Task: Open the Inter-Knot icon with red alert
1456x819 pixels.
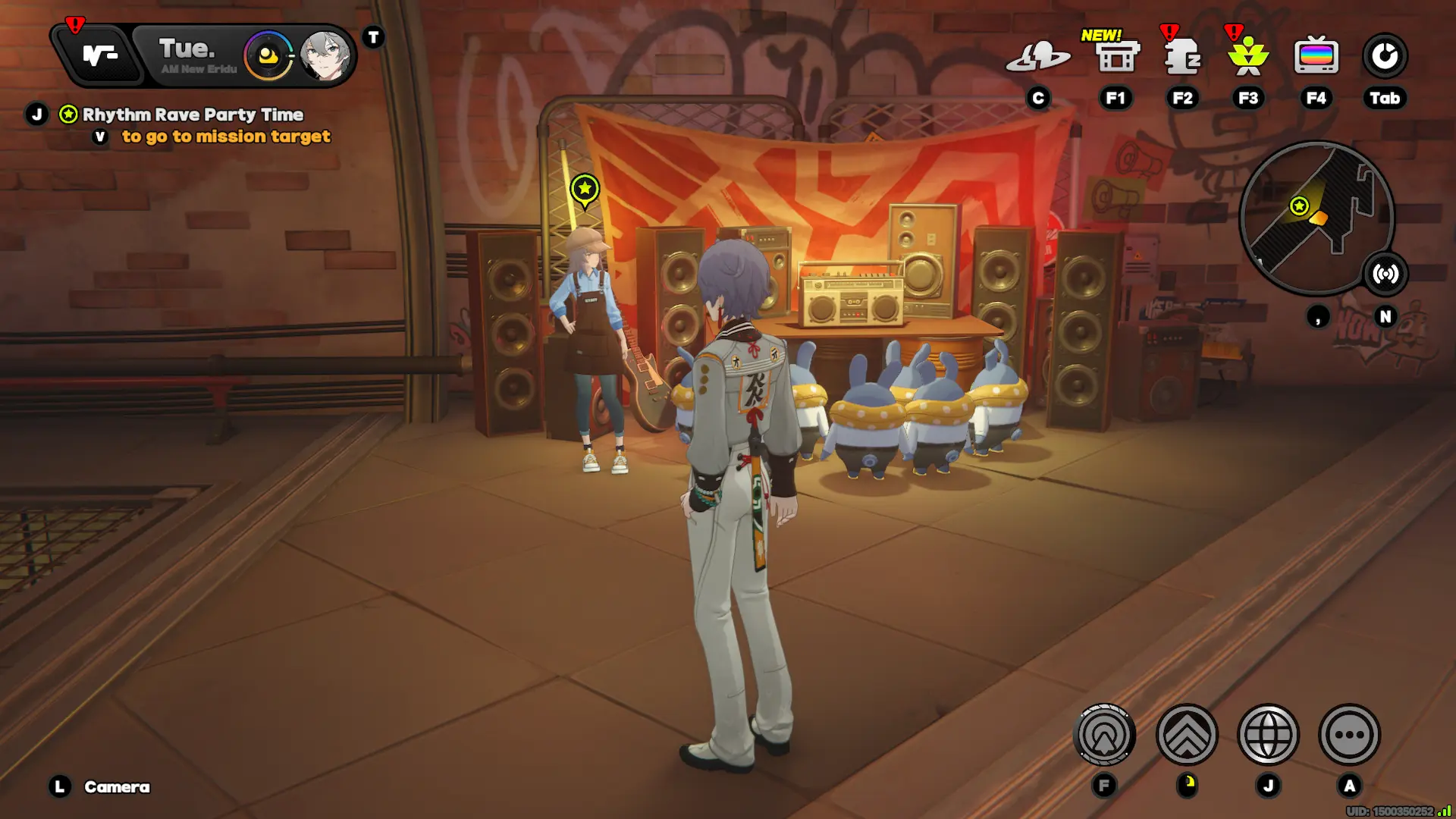Action: point(99,55)
